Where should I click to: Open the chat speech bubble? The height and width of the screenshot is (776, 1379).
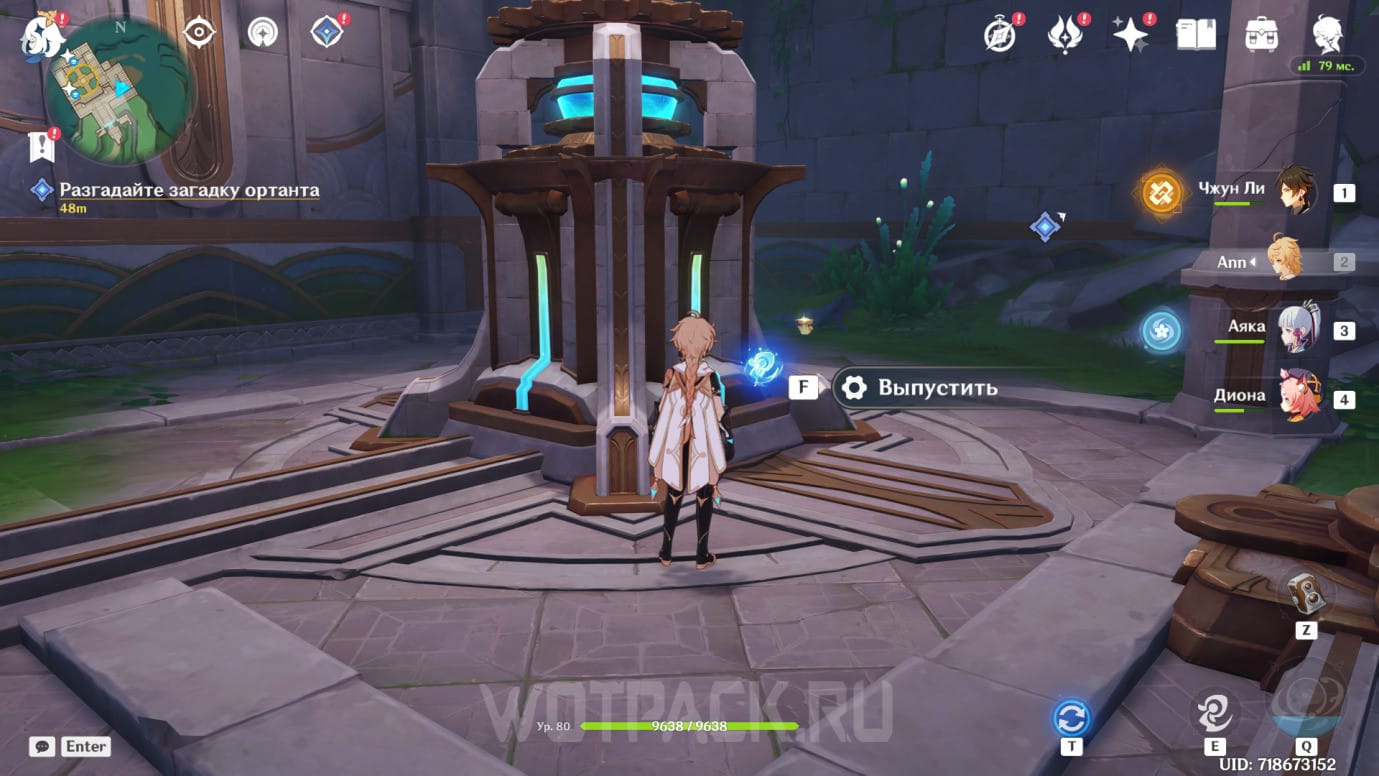coord(42,746)
